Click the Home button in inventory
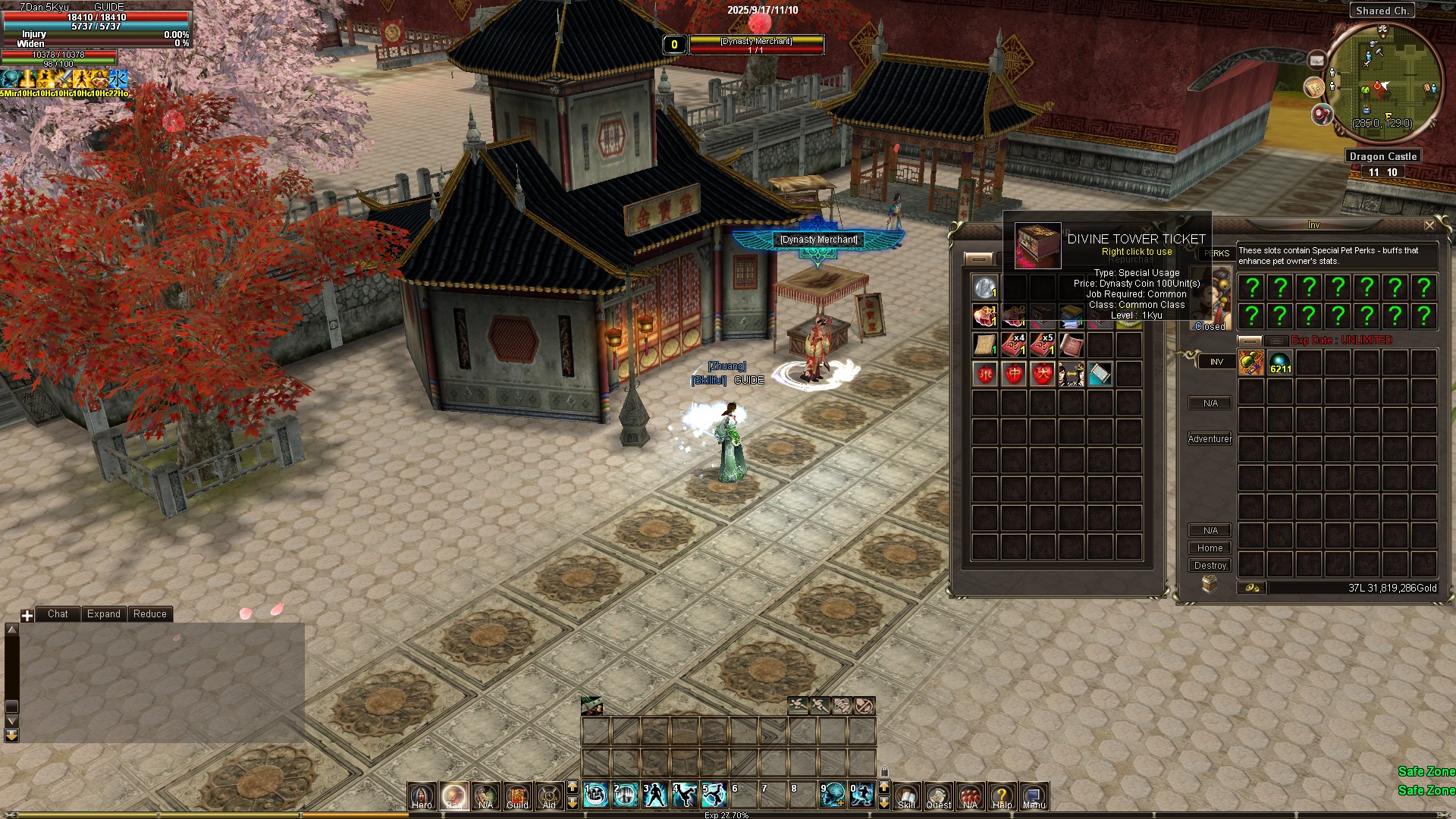Viewport: 1456px width, 819px height. click(1210, 548)
